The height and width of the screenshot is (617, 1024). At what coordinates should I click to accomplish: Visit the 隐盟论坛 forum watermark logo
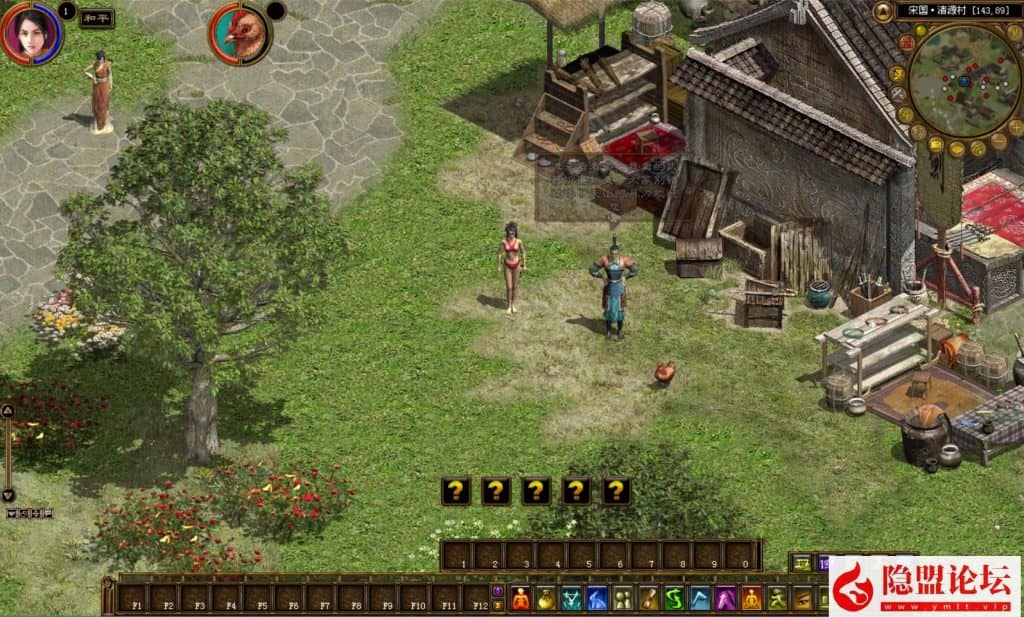click(x=926, y=586)
